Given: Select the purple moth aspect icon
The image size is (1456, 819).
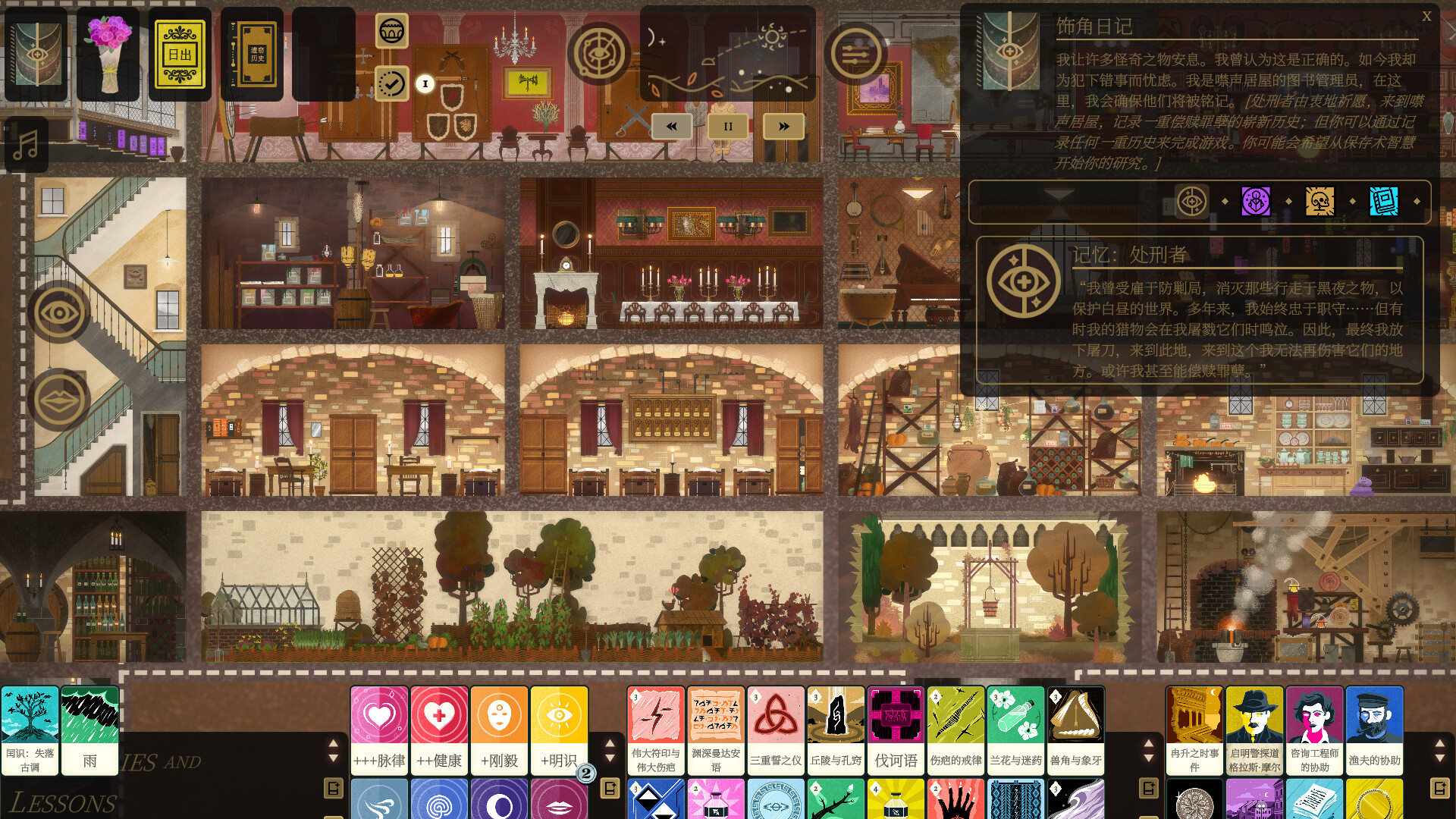Looking at the screenshot, I should pos(1256,202).
